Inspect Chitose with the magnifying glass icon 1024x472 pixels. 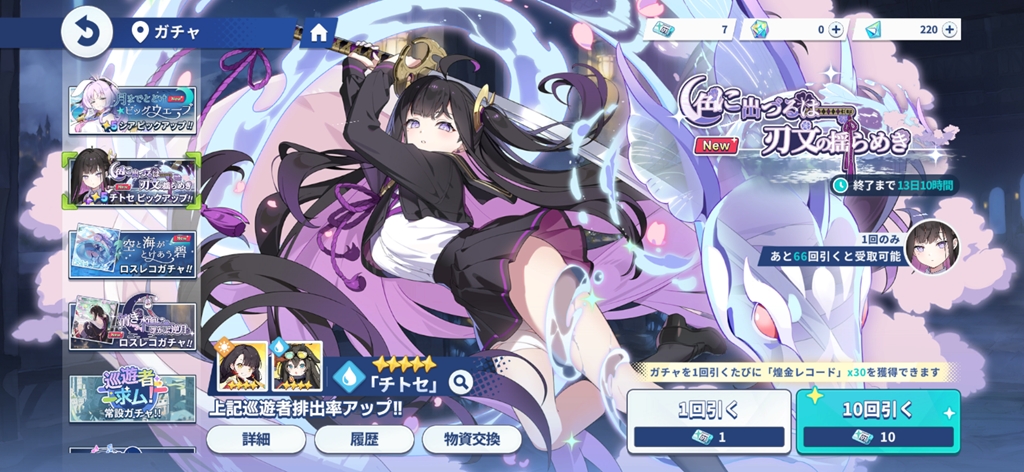point(460,381)
